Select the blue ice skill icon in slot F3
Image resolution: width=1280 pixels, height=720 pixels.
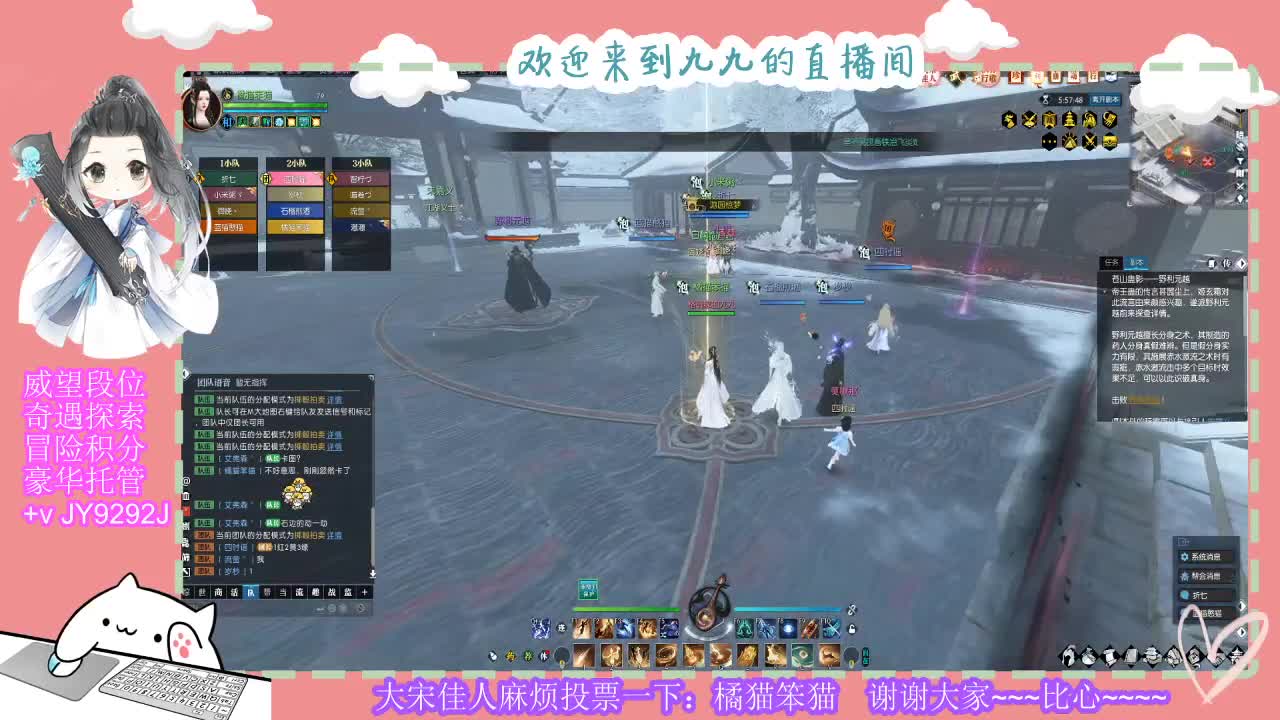pos(625,628)
